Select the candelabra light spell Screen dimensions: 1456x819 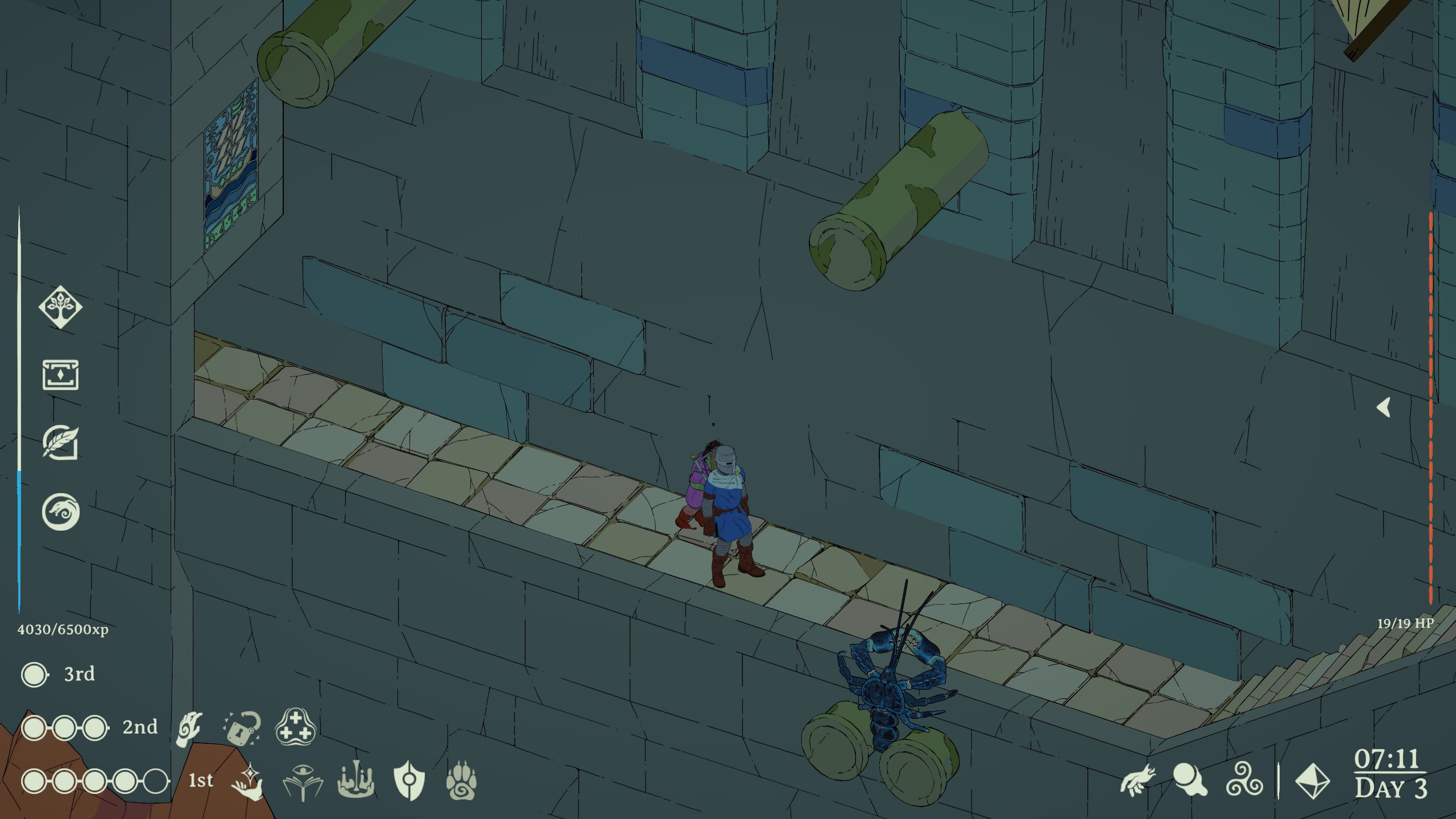tap(355, 781)
